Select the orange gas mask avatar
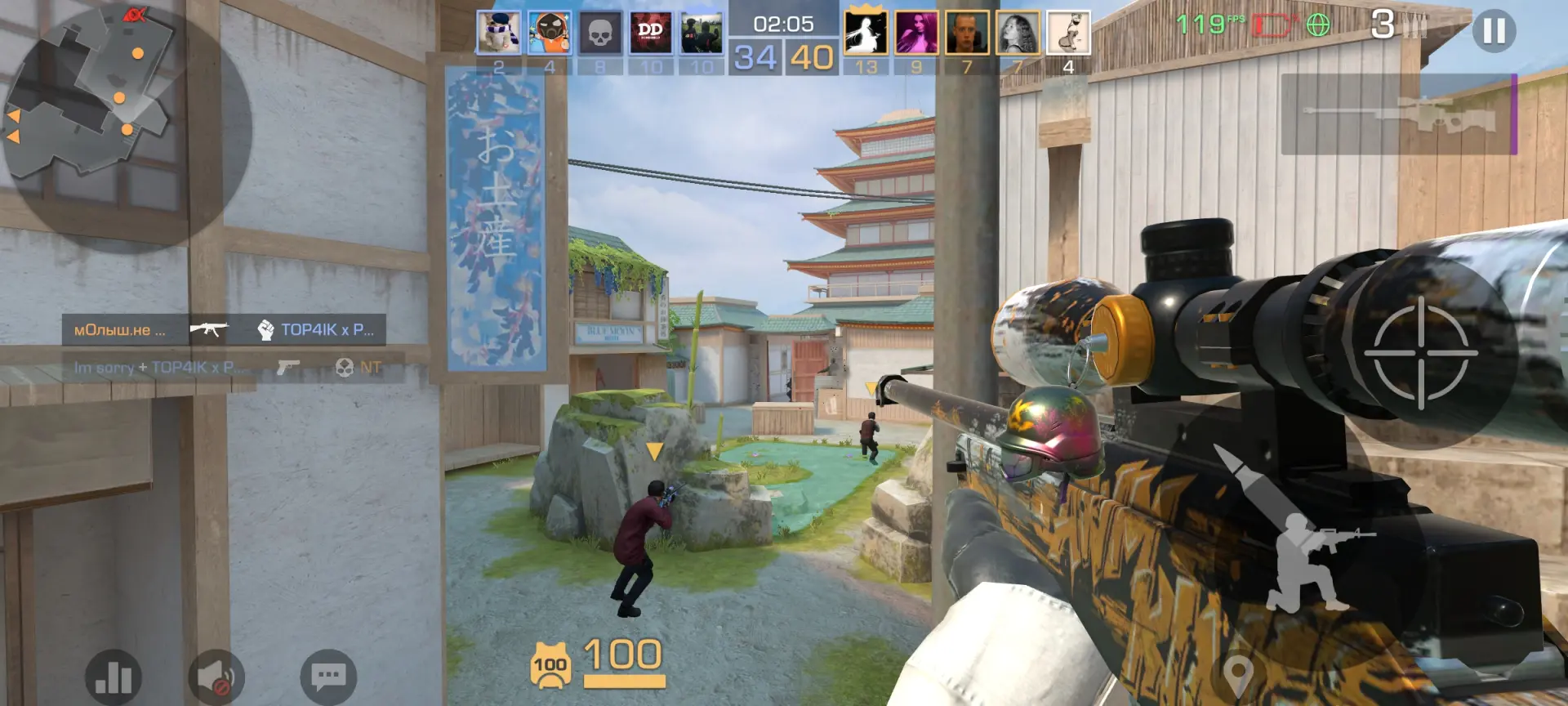This screenshot has width=1568, height=706. coord(550,33)
